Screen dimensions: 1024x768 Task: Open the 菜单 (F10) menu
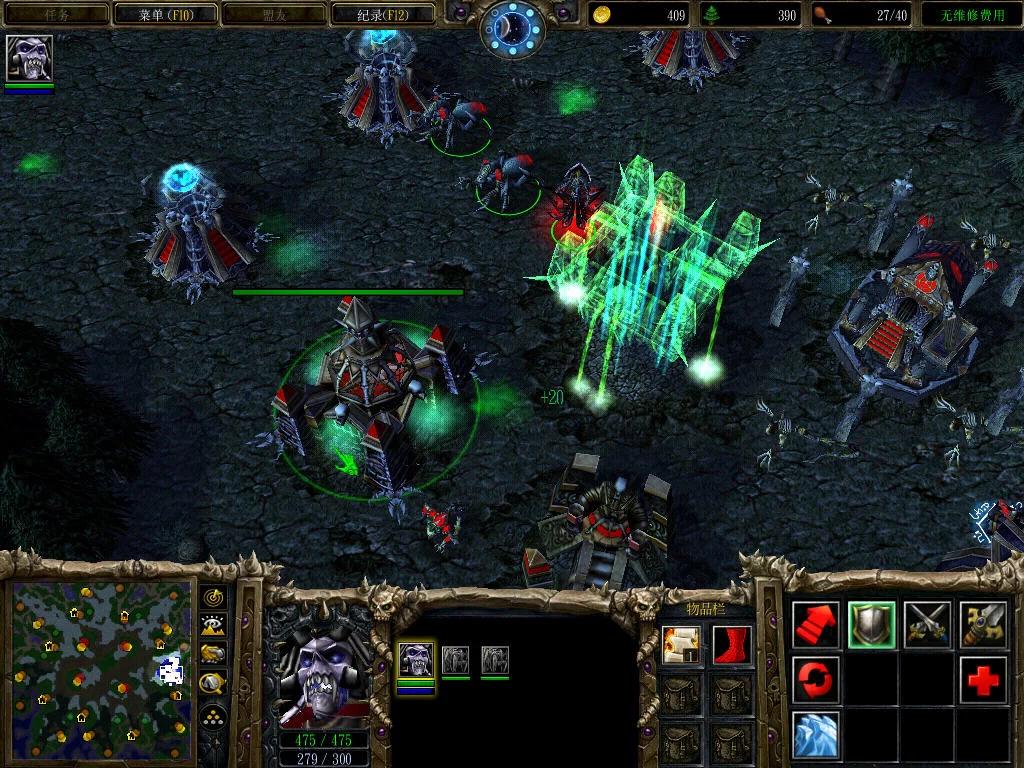click(164, 14)
